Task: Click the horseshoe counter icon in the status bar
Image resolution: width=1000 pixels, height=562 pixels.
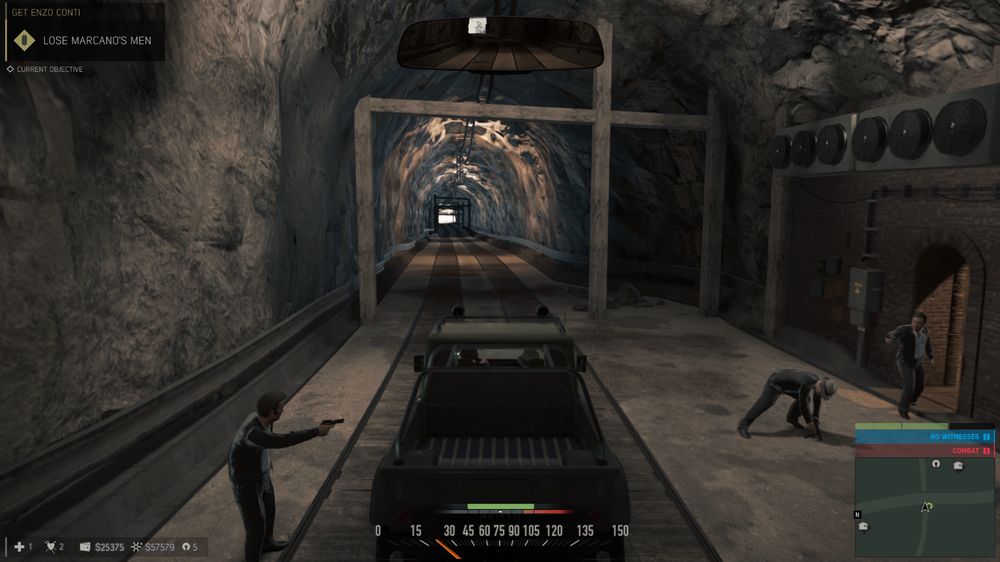Action: 184,547
